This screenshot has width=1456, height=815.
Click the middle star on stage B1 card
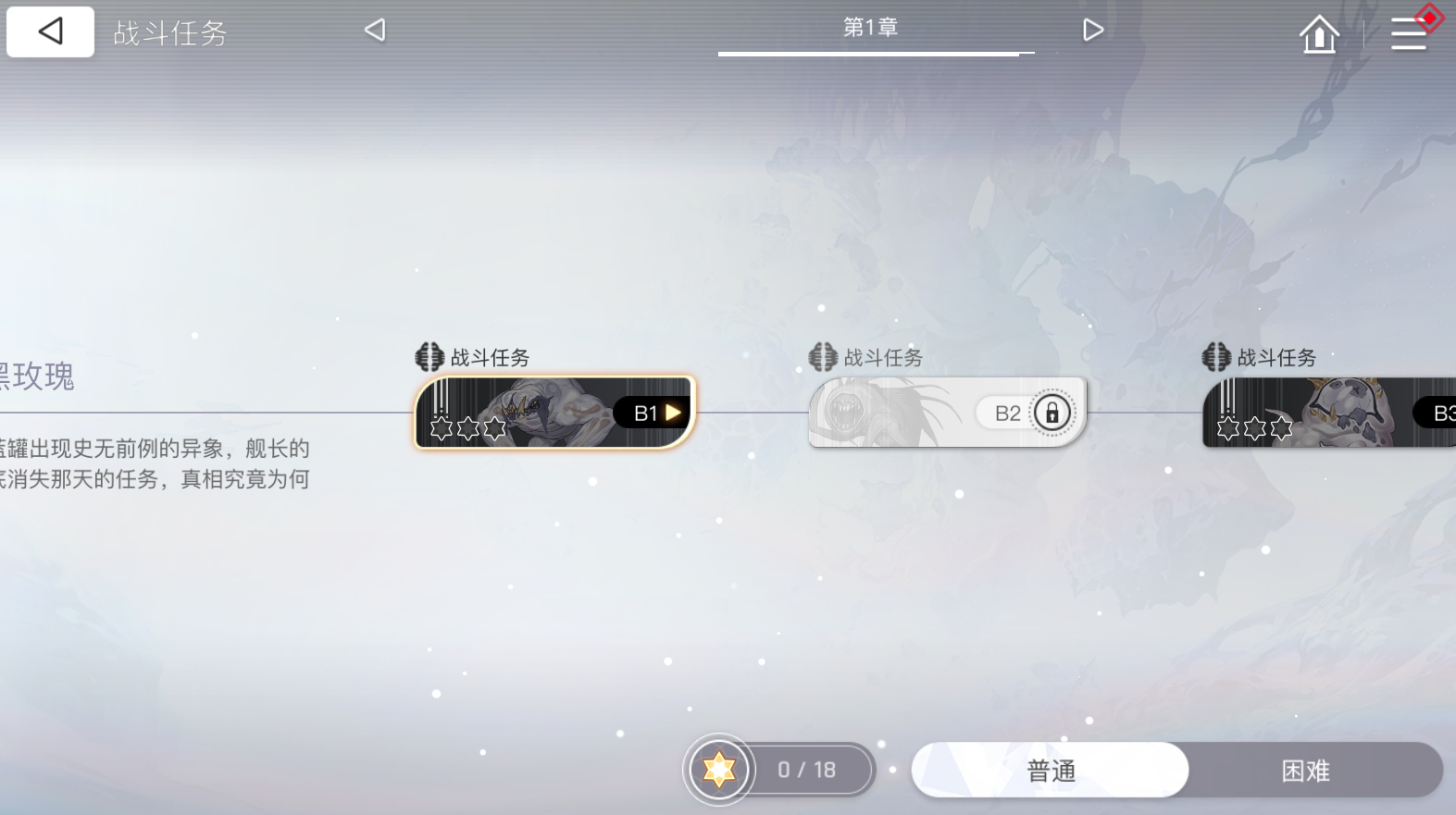point(467,428)
